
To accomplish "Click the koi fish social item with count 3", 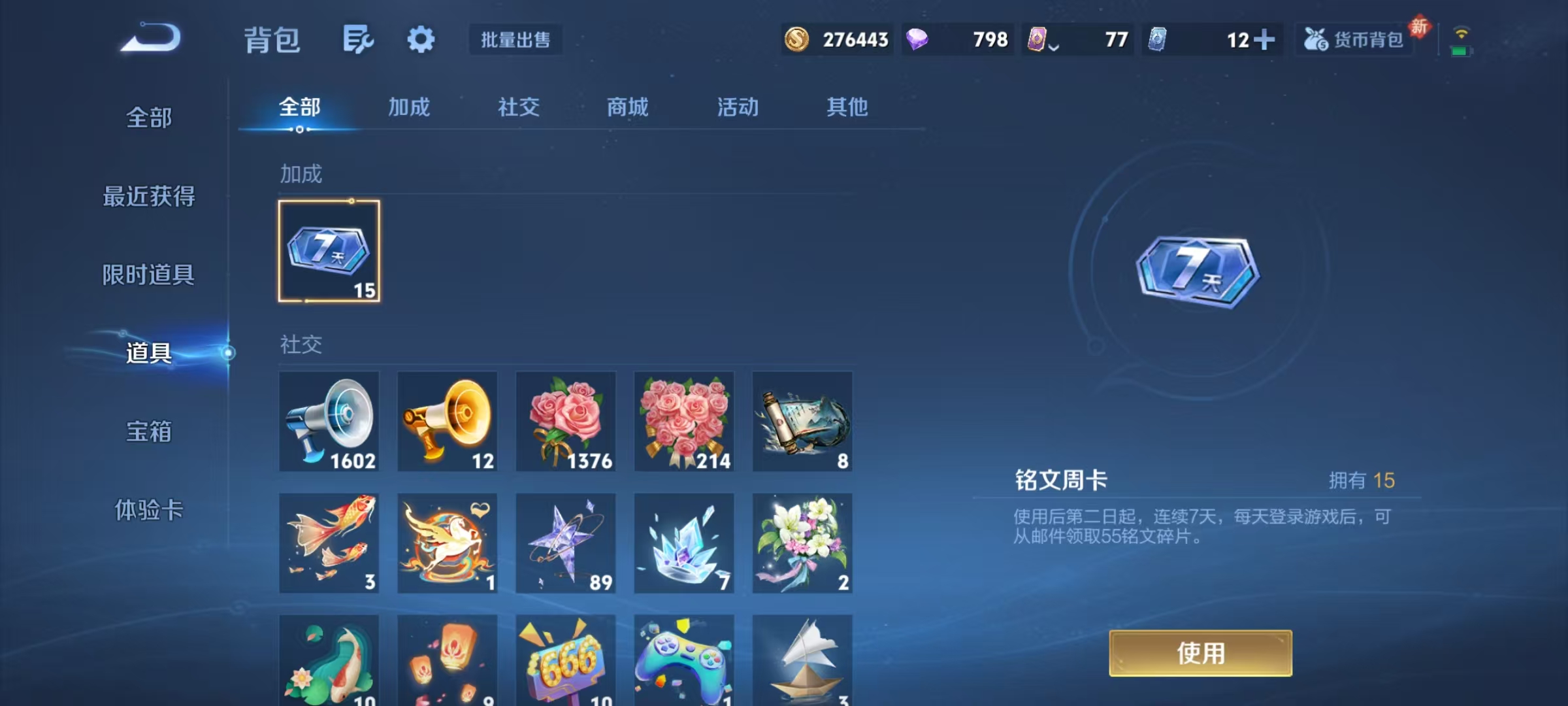I will 329,543.
